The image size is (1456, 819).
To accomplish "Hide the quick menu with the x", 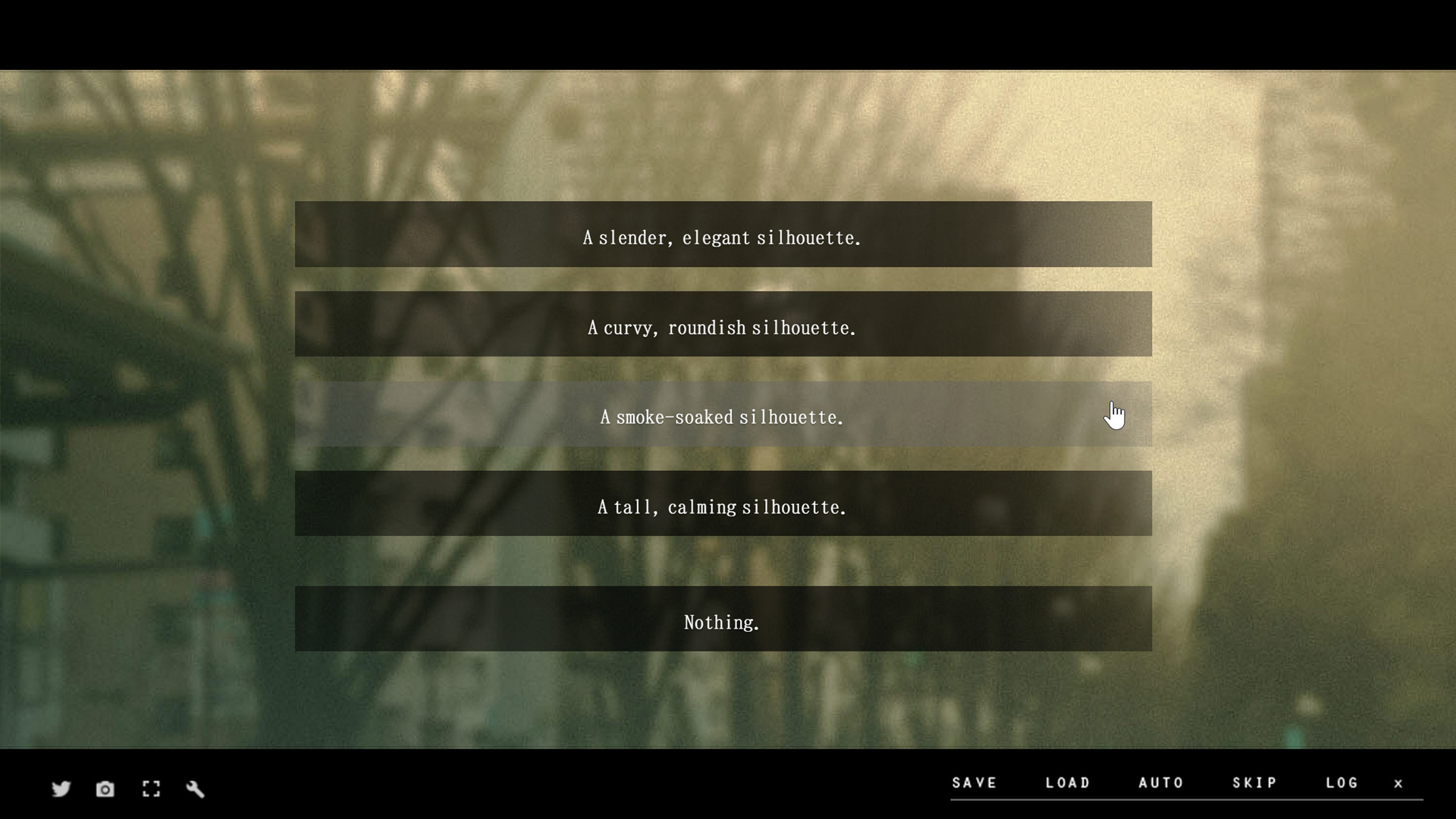I will pos(1399,783).
